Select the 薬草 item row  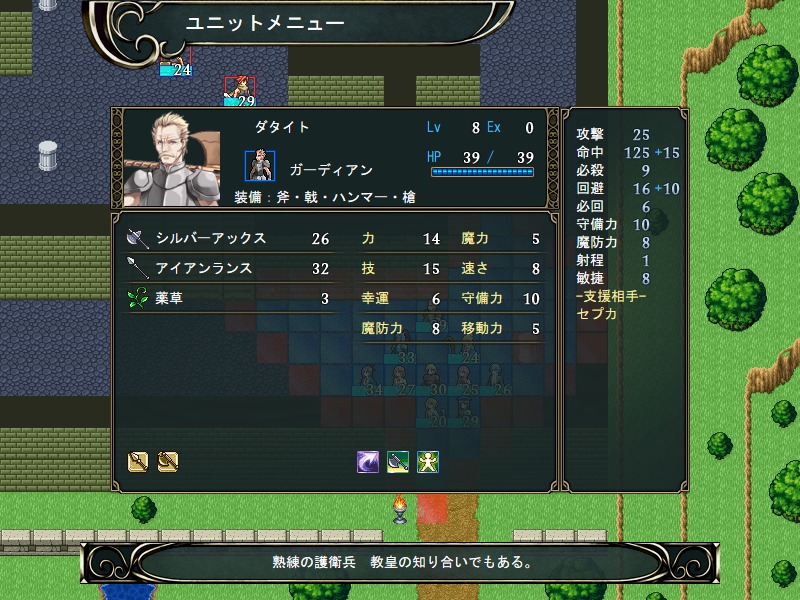pos(228,298)
